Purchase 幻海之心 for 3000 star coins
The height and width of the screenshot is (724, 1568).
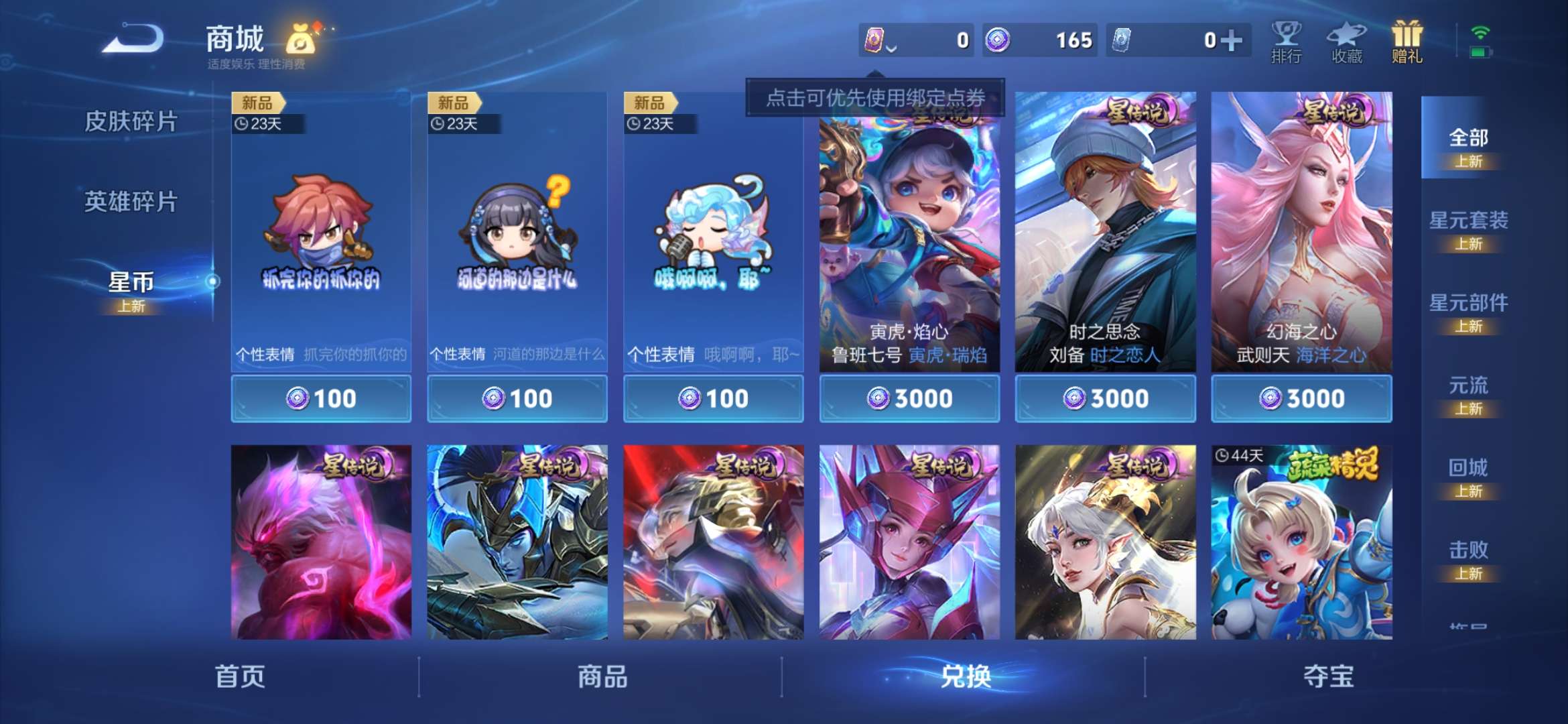tap(1300, 398)
